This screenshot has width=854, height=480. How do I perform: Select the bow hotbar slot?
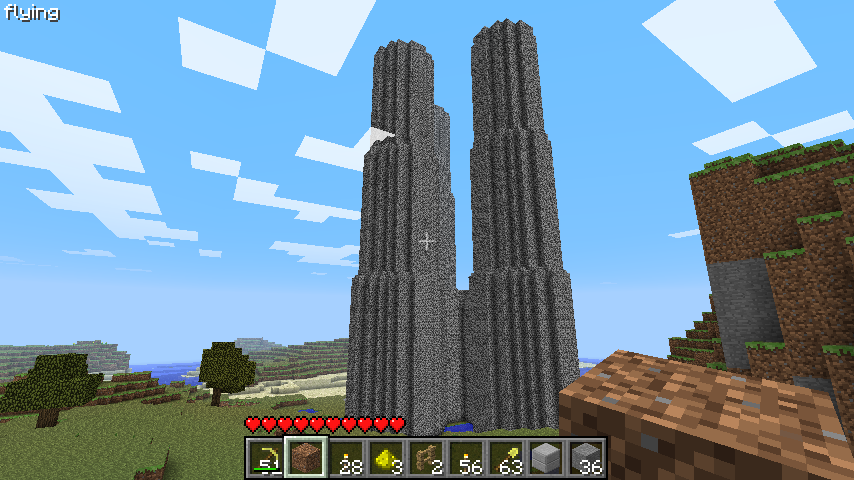click(266, 459)
